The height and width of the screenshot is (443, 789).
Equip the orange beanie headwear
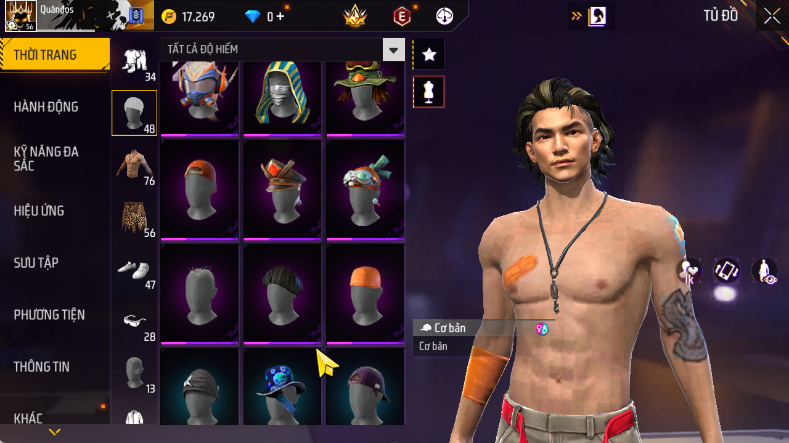tap(364, 295)
